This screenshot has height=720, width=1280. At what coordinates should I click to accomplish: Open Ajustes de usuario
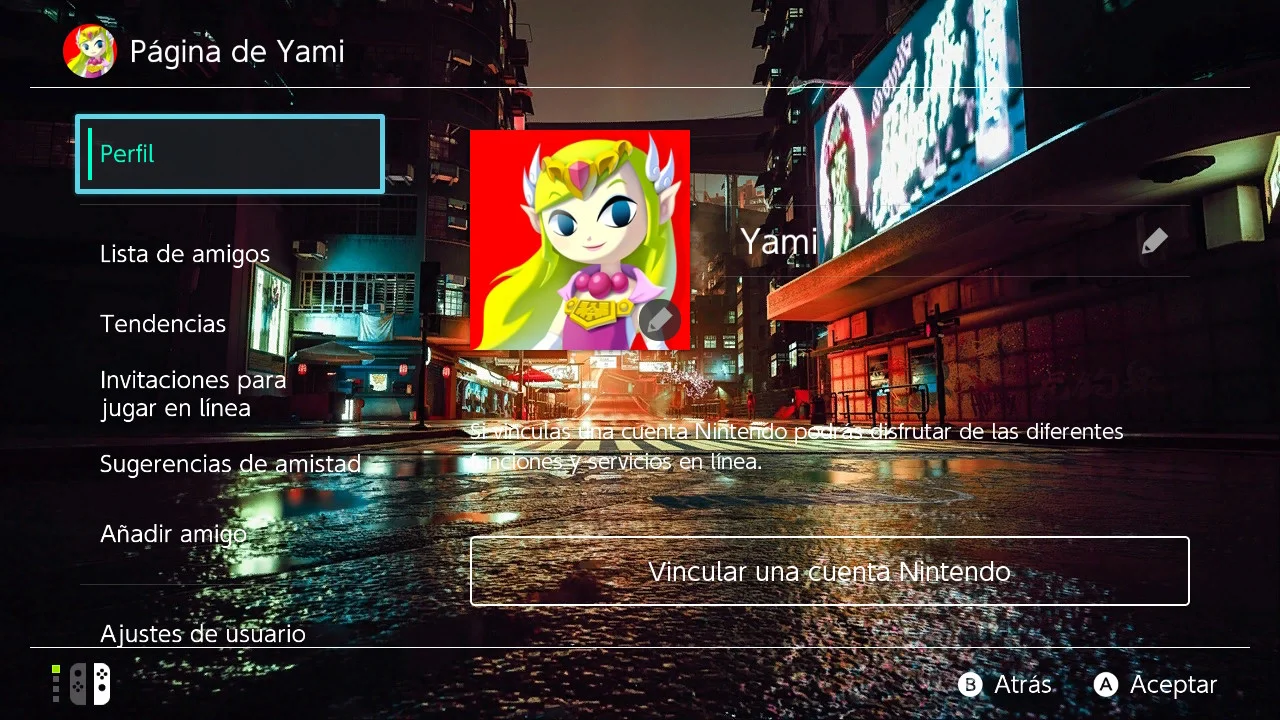pos(202,633)
